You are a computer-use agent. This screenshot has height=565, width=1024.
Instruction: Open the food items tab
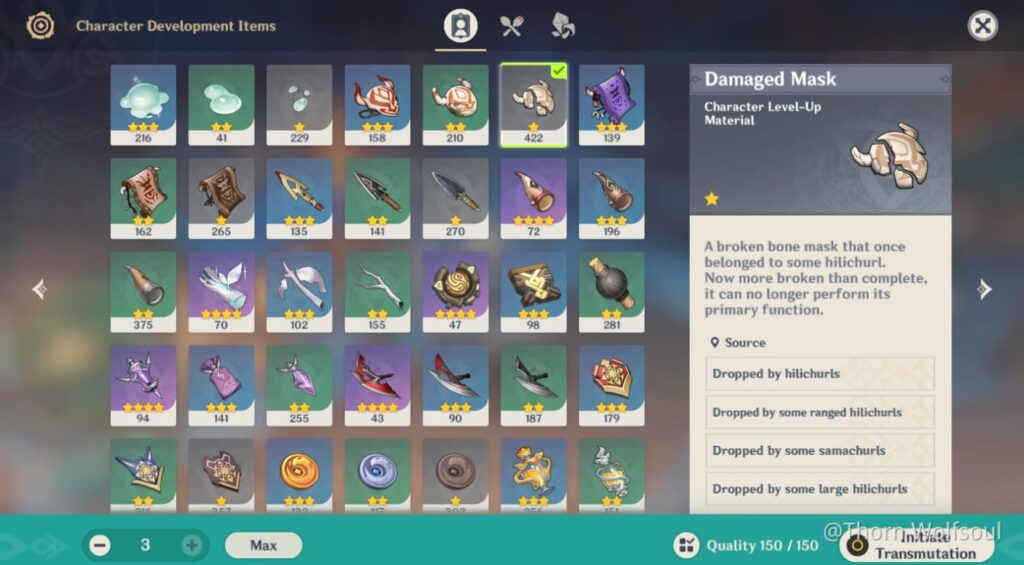512,26
